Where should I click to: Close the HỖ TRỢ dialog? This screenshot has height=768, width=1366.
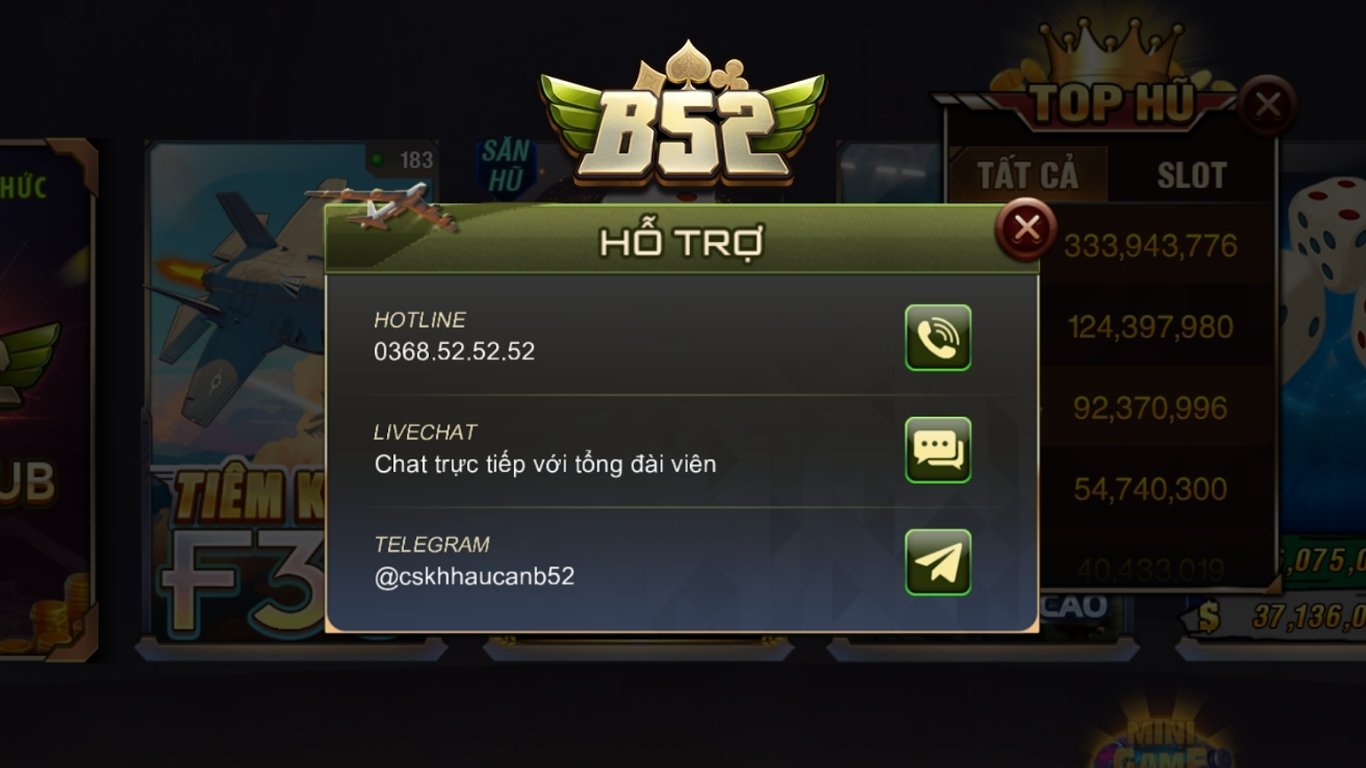[1026, 229]
